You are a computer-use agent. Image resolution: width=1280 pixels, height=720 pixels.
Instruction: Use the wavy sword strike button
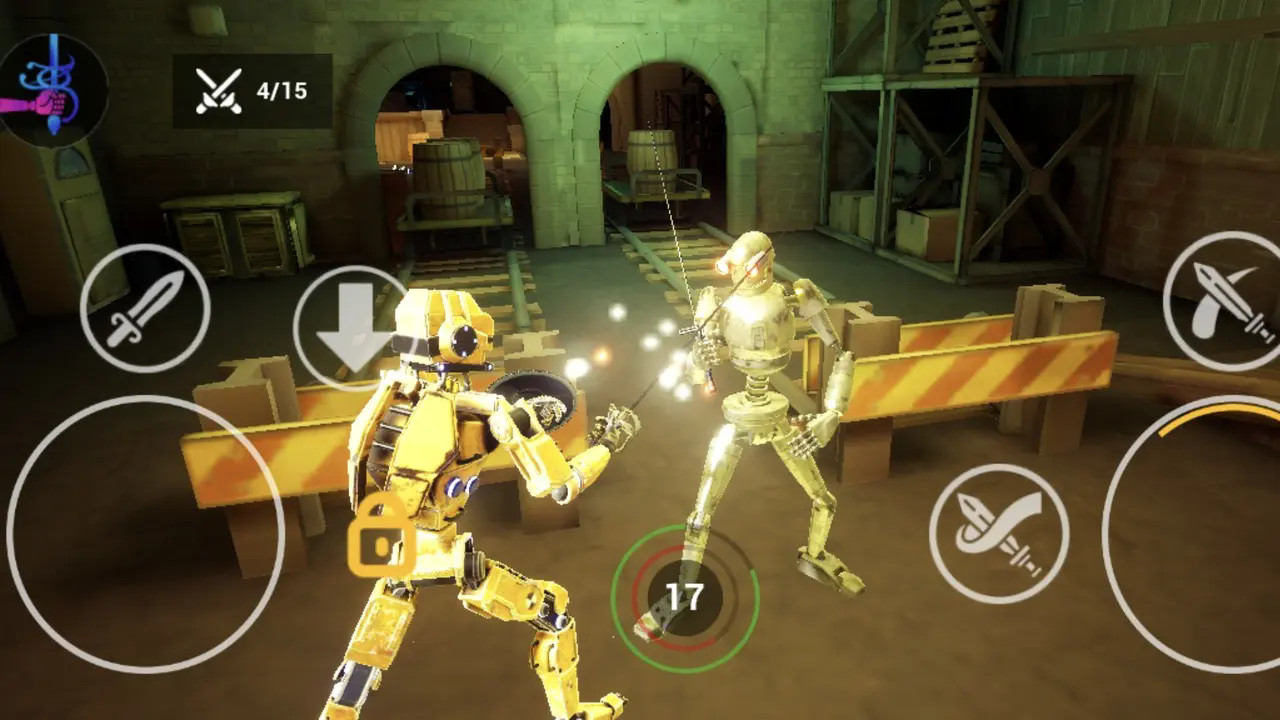point(998,533)
